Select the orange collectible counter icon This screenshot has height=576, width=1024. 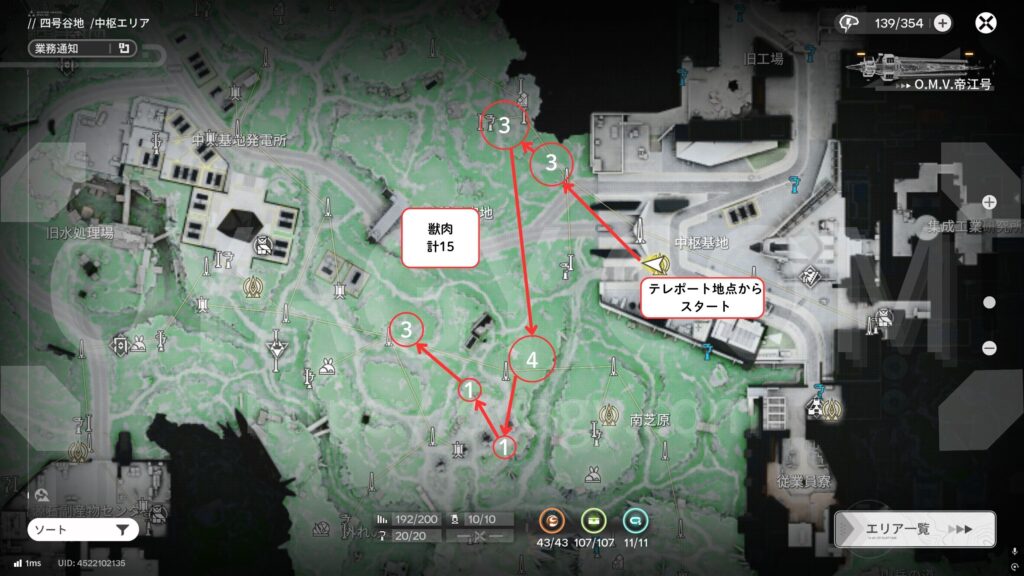[552, 520]
